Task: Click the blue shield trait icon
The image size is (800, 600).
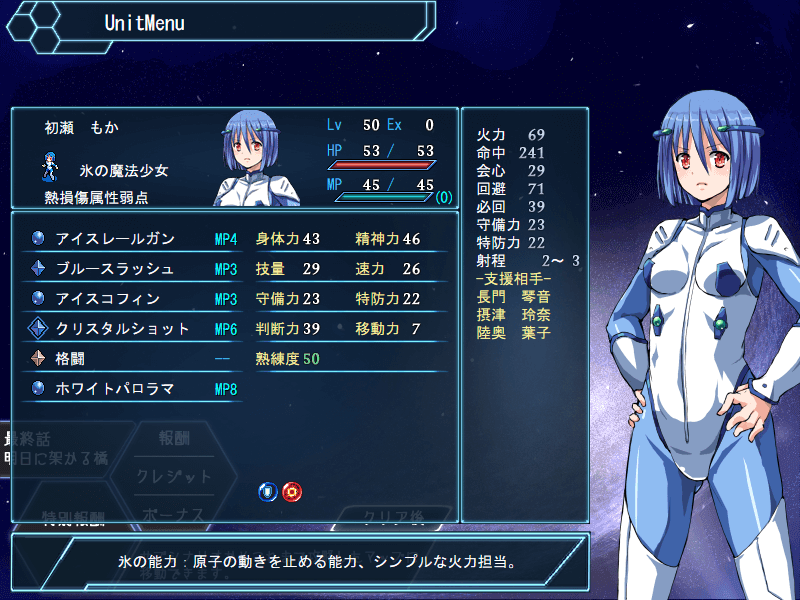Action: (x=268, y=491)
